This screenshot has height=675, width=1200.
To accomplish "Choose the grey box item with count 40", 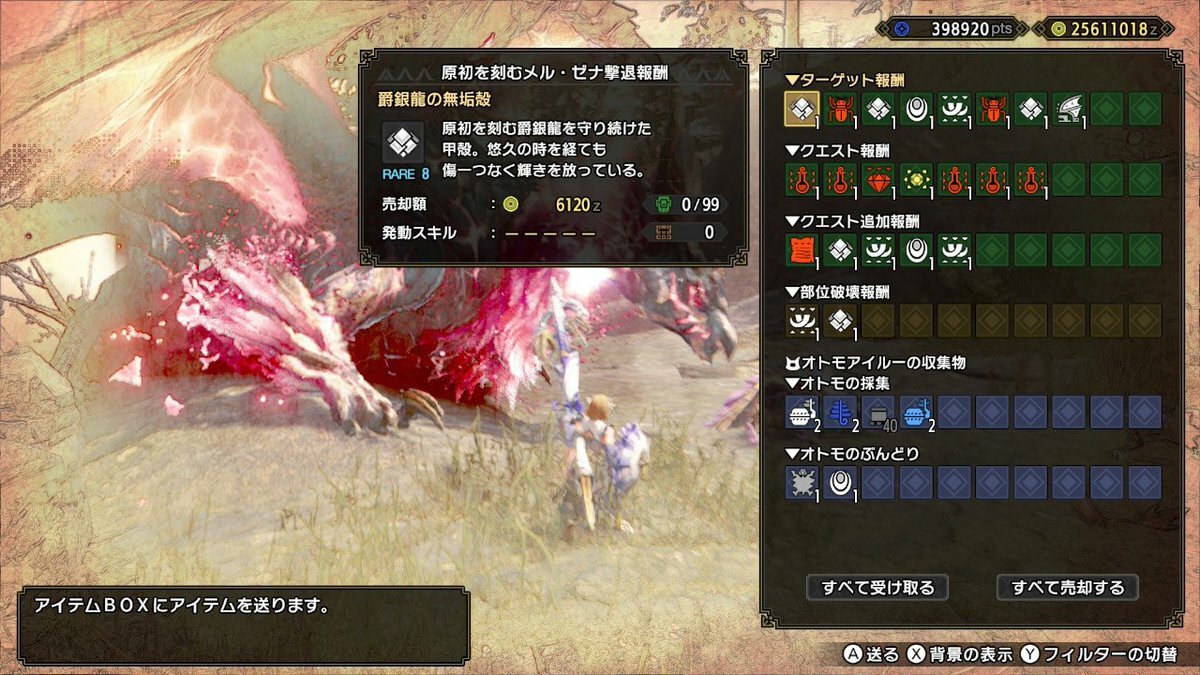I will pos(878,411).
